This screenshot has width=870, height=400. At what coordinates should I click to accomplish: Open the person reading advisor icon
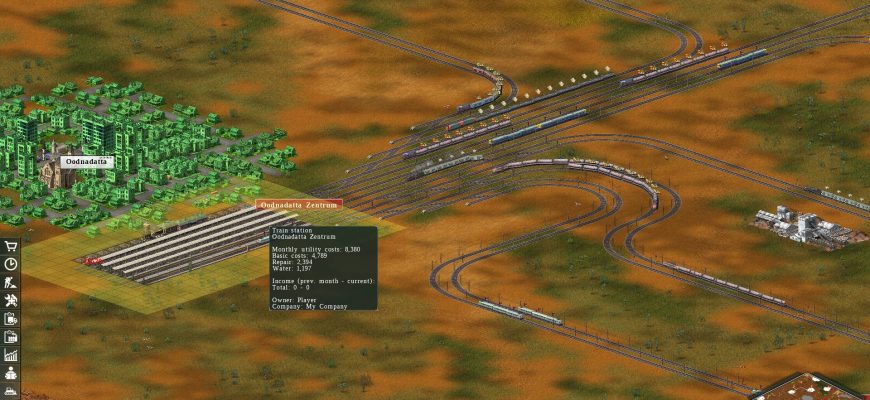click(x=11, y=372)
